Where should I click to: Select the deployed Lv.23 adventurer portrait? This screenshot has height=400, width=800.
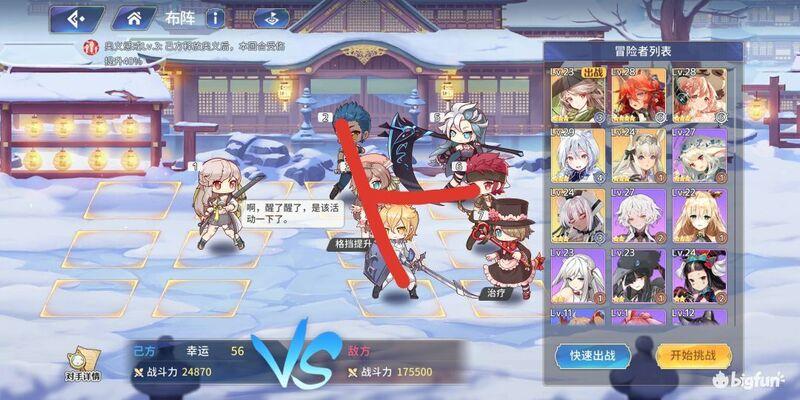coord(577,95)
